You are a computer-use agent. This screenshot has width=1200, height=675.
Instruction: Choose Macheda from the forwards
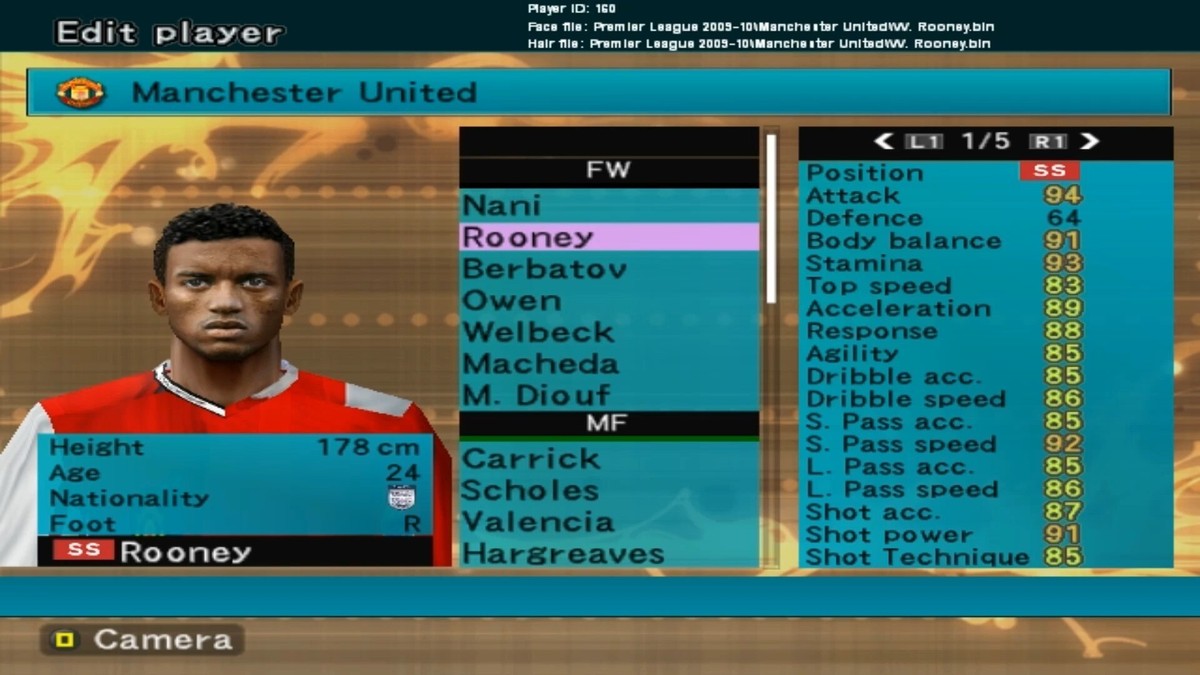point(541,364)
